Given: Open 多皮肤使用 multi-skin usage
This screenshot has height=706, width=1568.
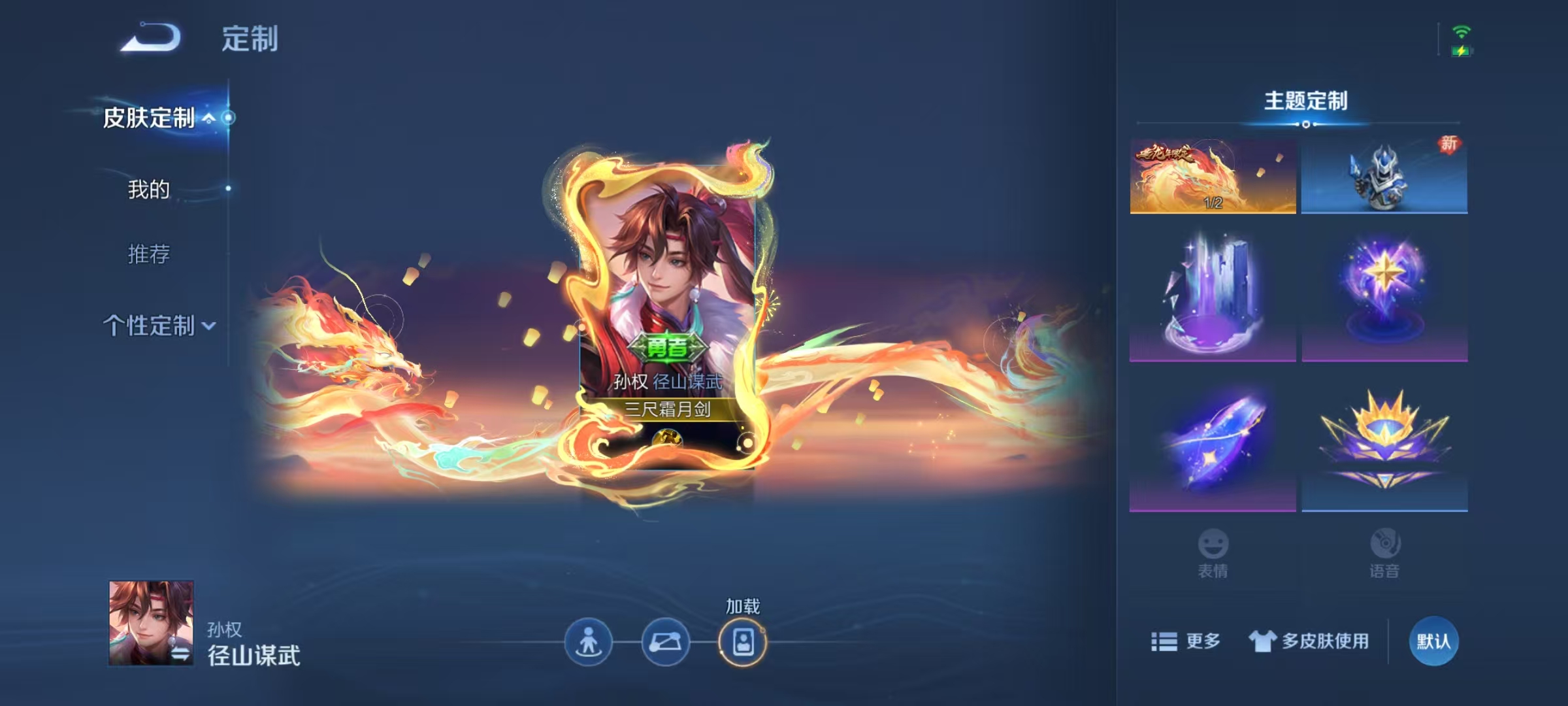Looking at the screenshot, I should (x=1309, y=641).
